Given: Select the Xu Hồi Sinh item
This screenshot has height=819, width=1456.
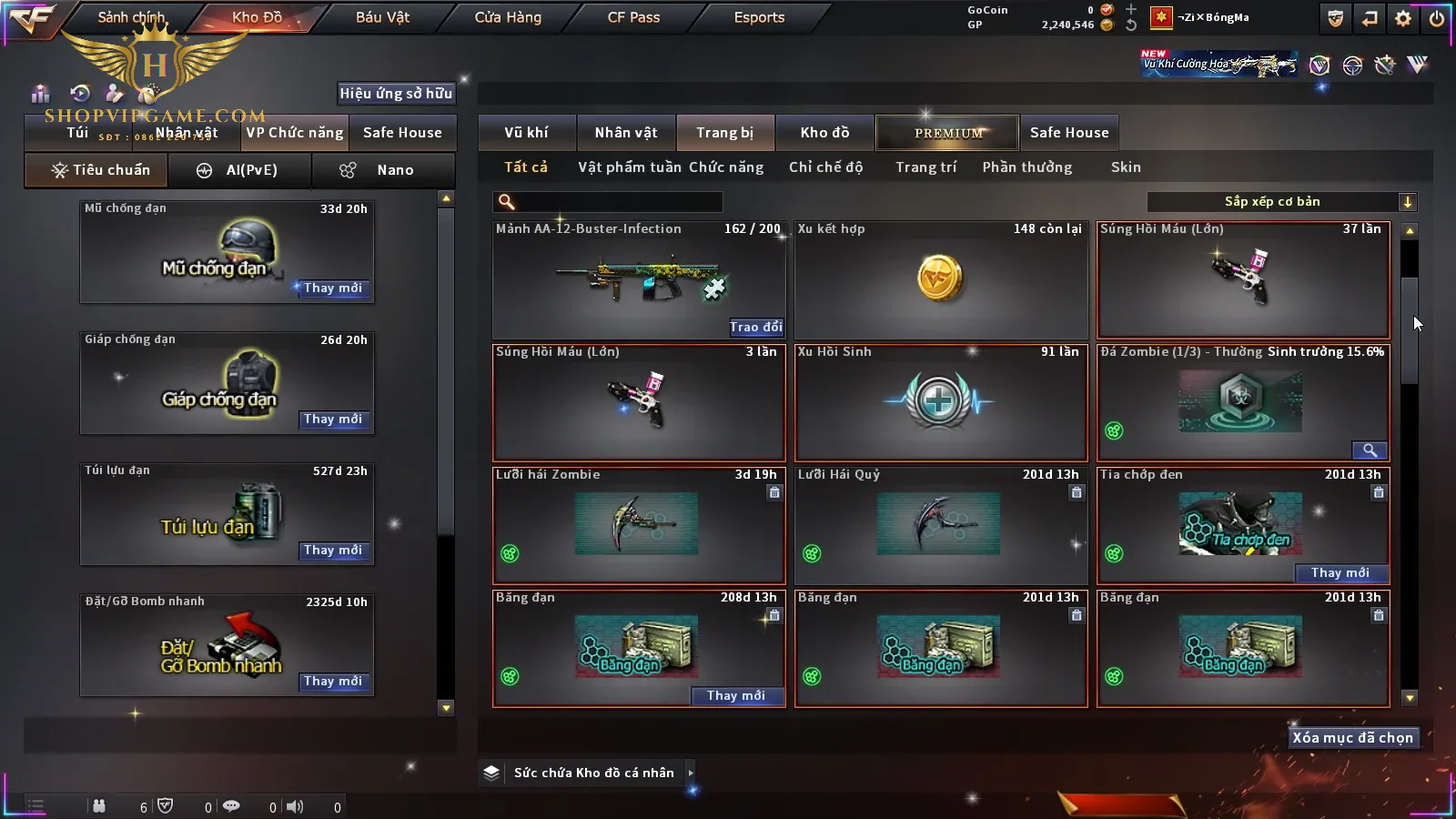Looking at the screenshot, I should (941, 402).
